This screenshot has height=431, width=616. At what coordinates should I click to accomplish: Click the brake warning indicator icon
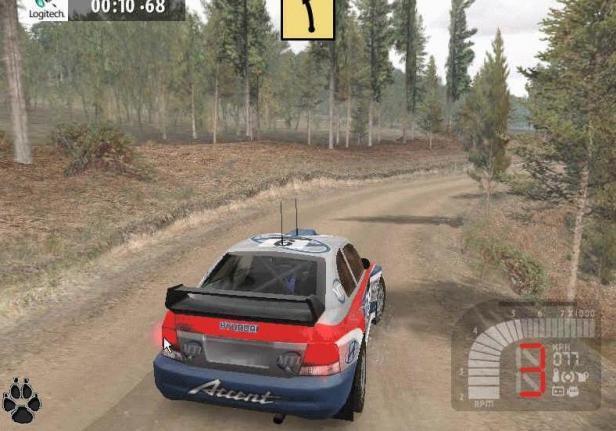click(568, 377)
